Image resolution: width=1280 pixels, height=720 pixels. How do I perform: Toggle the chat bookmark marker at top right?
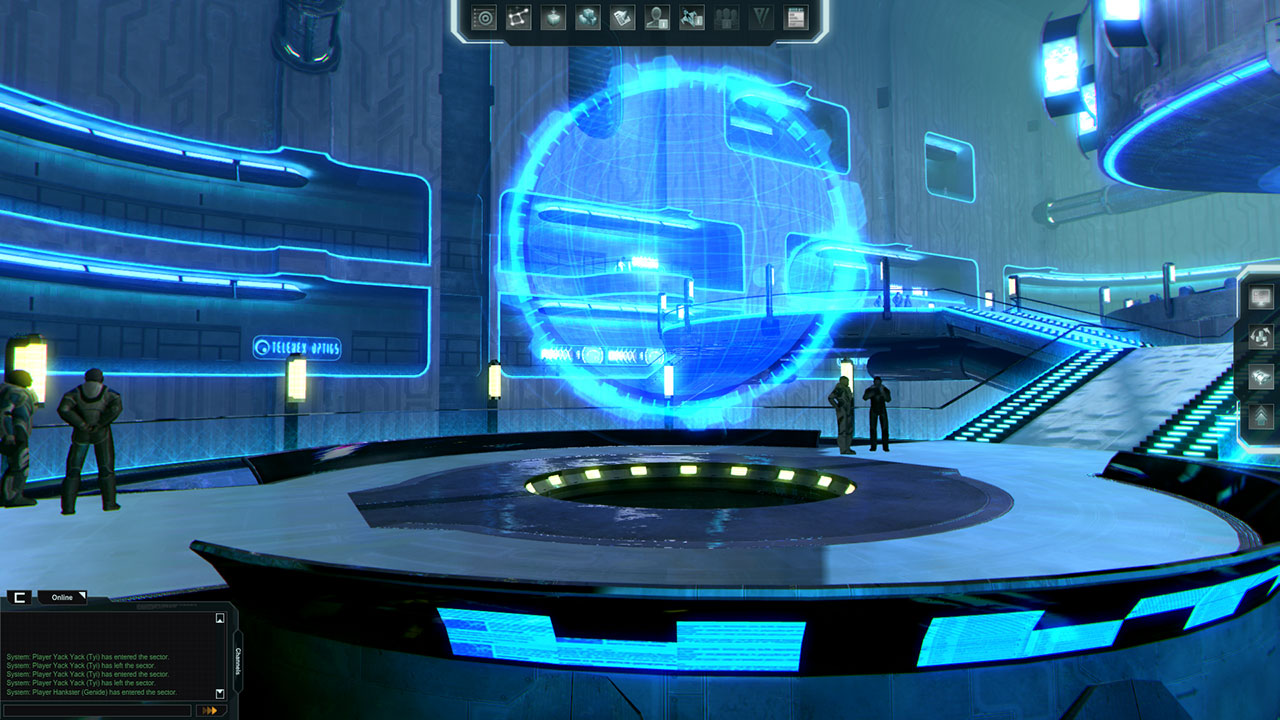(x=220, y=618)
